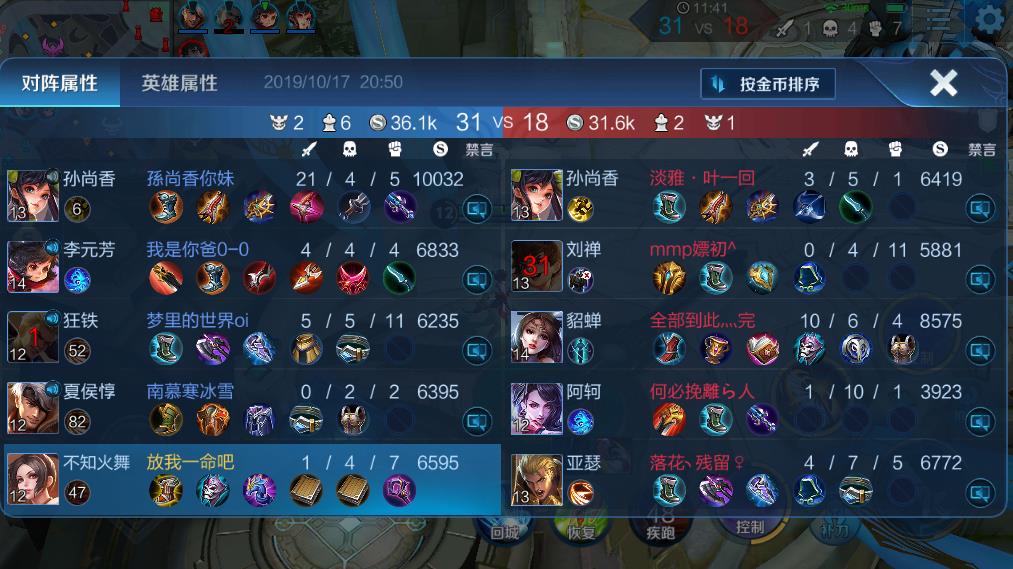Toggle chat mute for 南慕寒冰雪
This screenshot has height=569, width=1013.
pos(478,422)
